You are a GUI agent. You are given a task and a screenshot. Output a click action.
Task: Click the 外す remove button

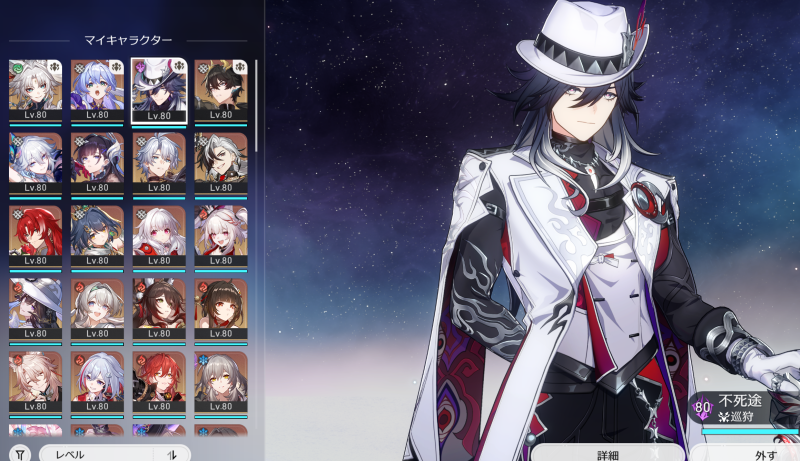765,455
